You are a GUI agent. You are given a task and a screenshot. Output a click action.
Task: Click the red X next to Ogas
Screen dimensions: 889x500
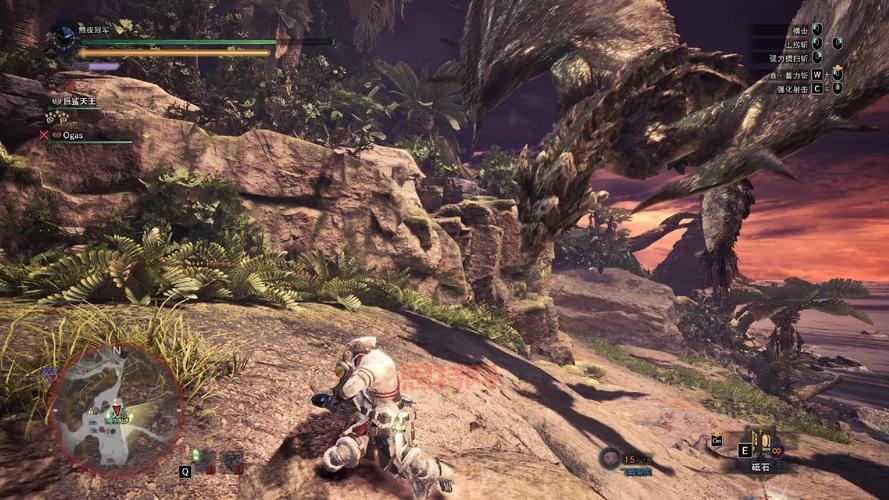click(43, 134)
